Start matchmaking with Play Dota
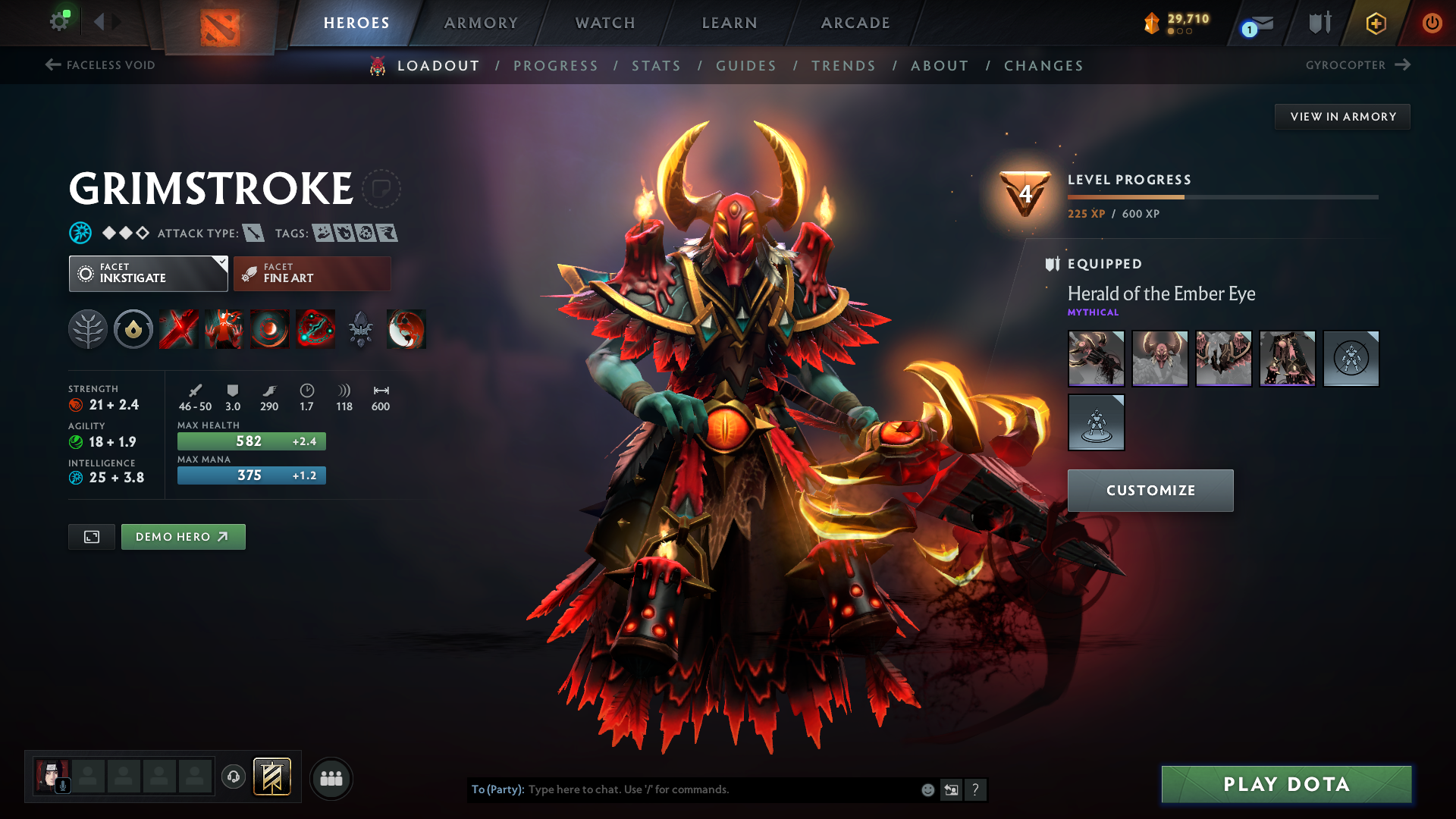 pos(1286,784)
